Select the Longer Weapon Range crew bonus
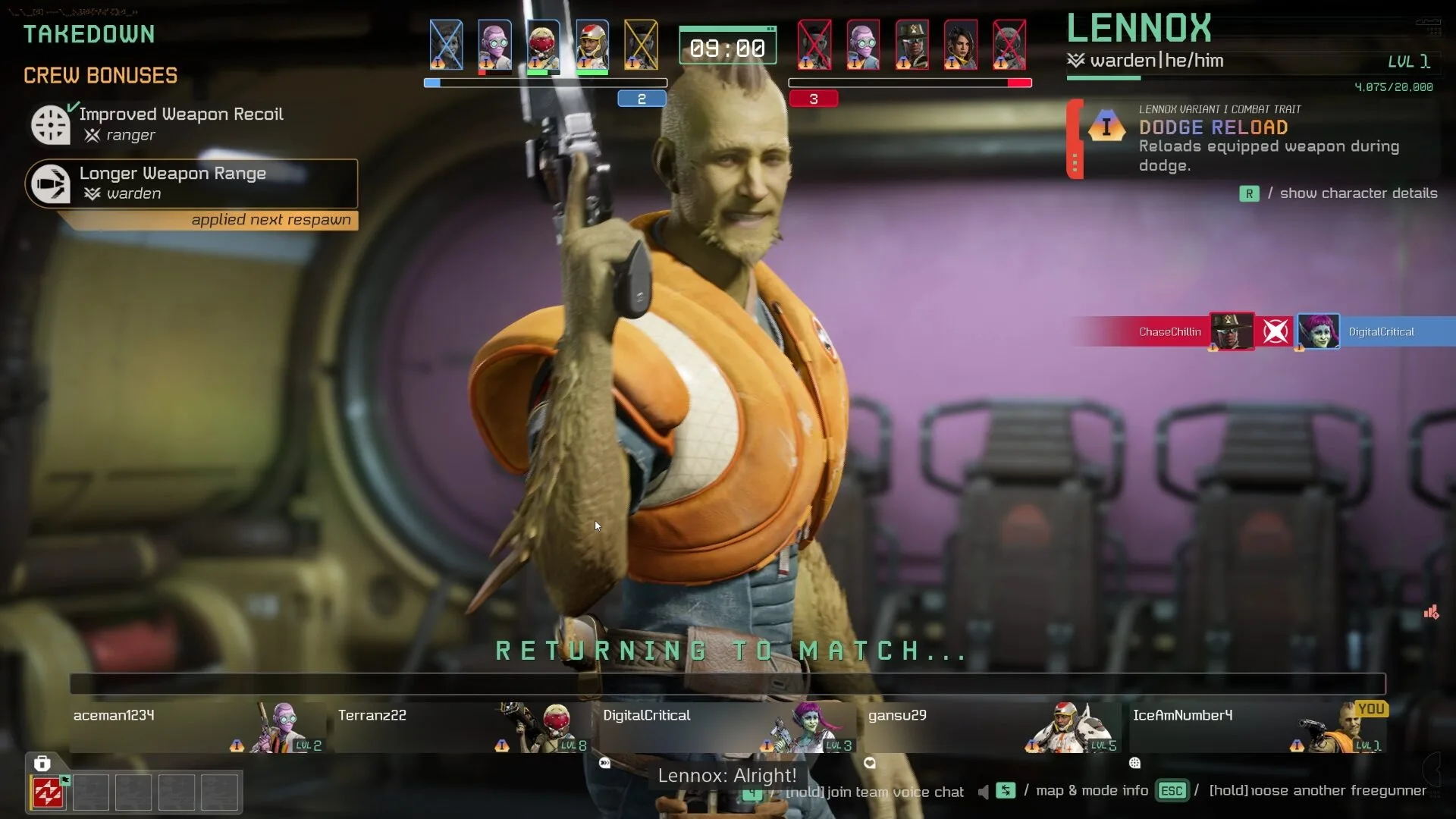This screenshot has height=819, width=1456. 191,183
